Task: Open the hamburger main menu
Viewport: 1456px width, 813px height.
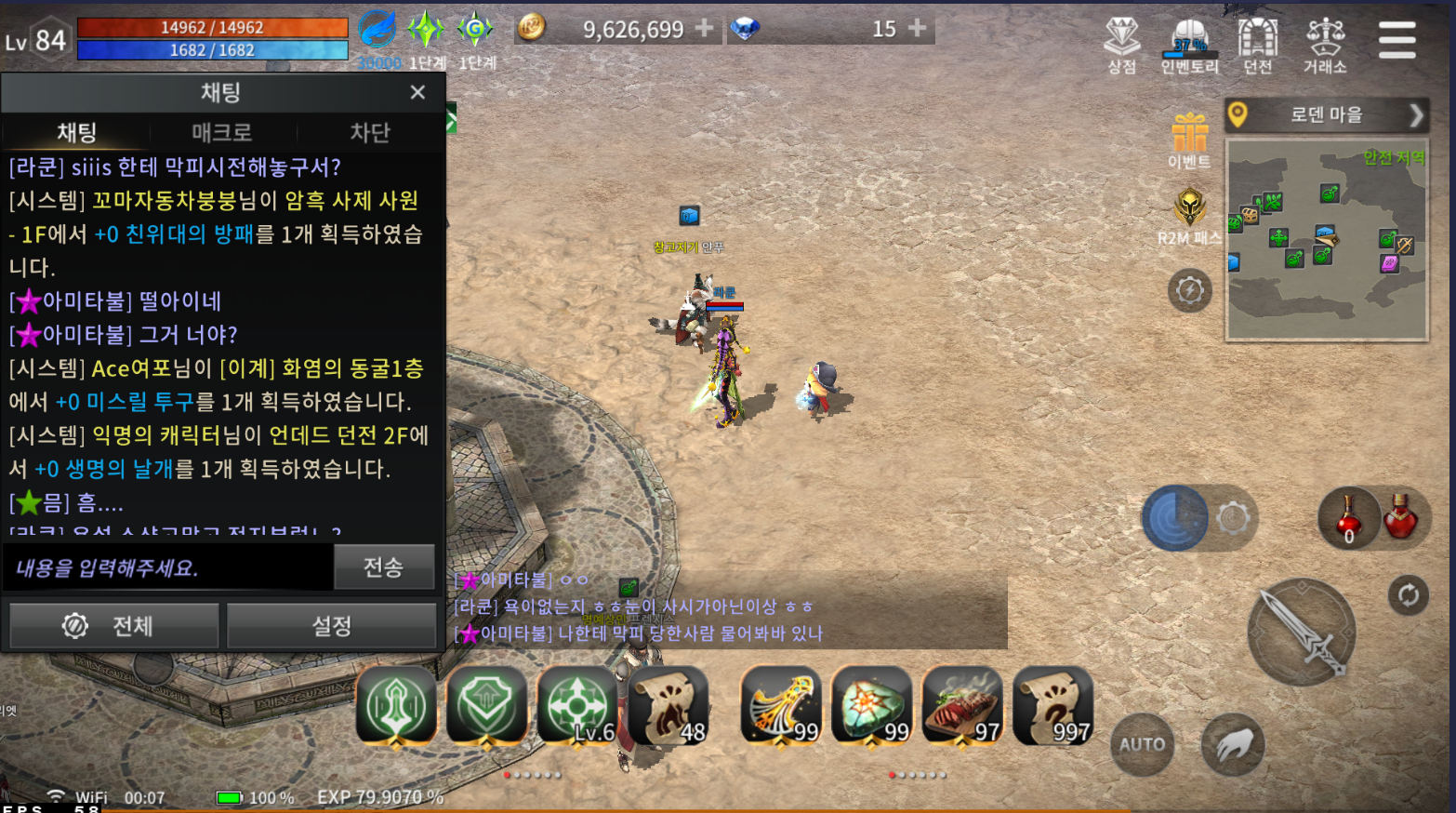Action: click(x=1396, y=40)
